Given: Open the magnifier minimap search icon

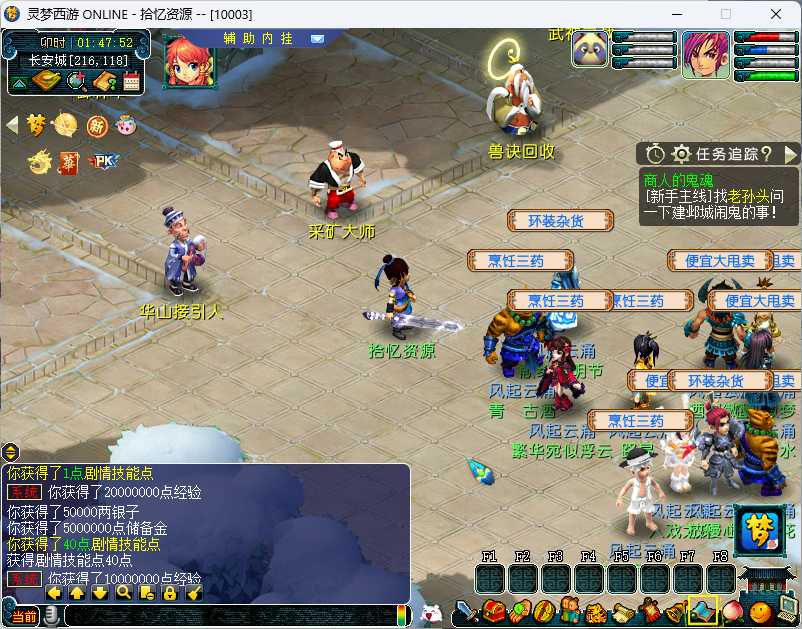Looking at the screenshot, I should (x=76, y=81).
